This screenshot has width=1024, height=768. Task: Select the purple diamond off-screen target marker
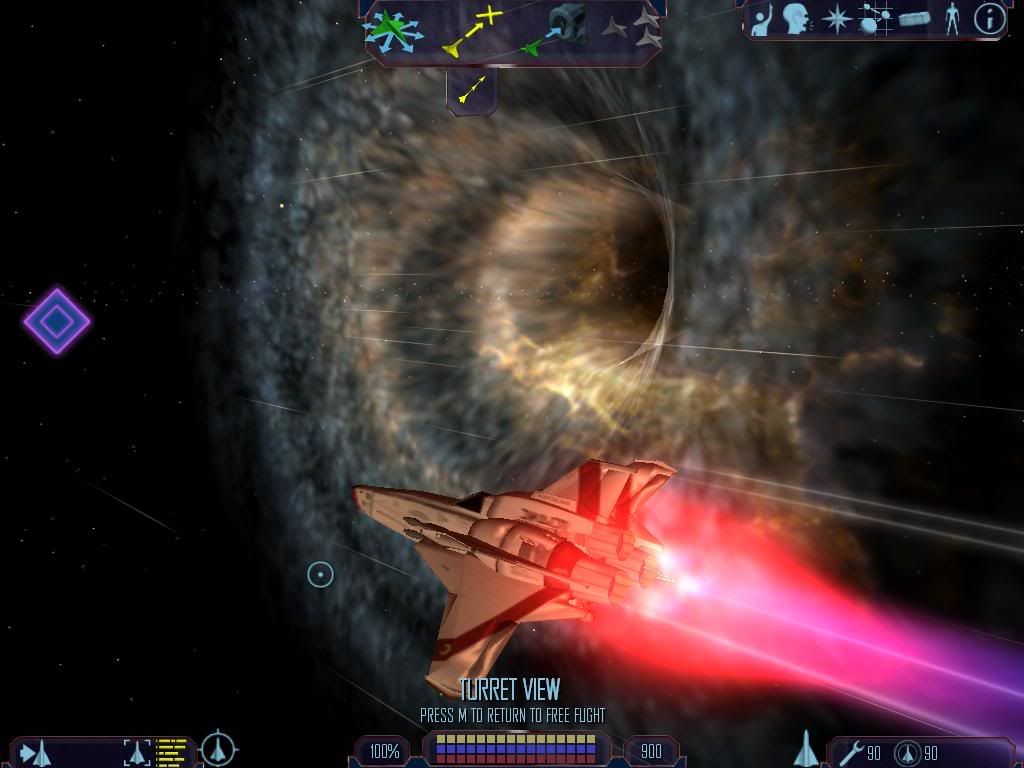point(57,321)
